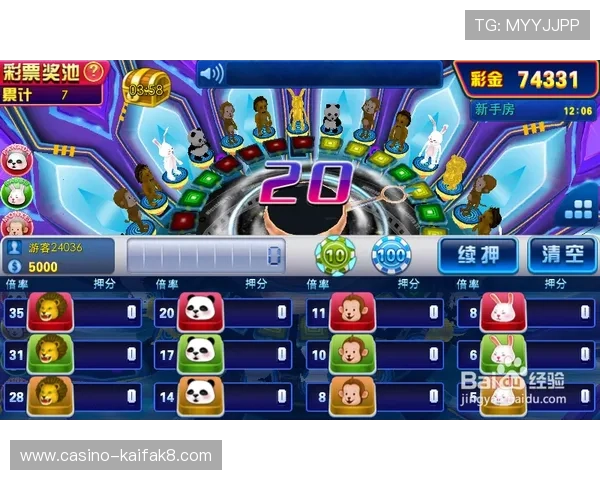The width and height of the screenshot is (600, 480).
Task: Bet on the green lion at 31x
Action: tap(49, 353)
